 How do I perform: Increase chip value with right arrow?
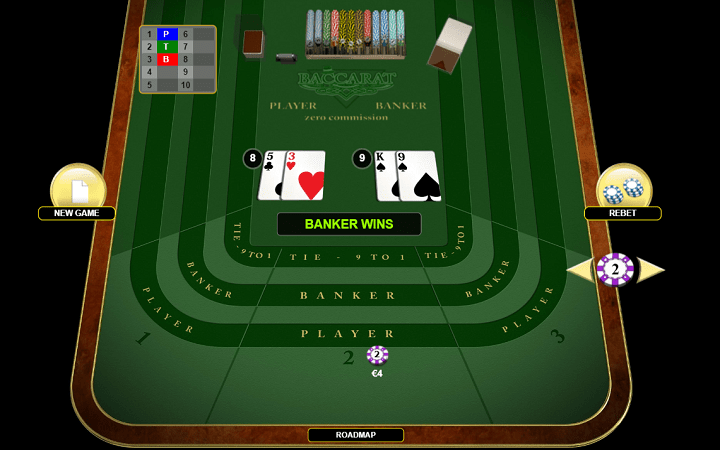(x=651, y=269)
